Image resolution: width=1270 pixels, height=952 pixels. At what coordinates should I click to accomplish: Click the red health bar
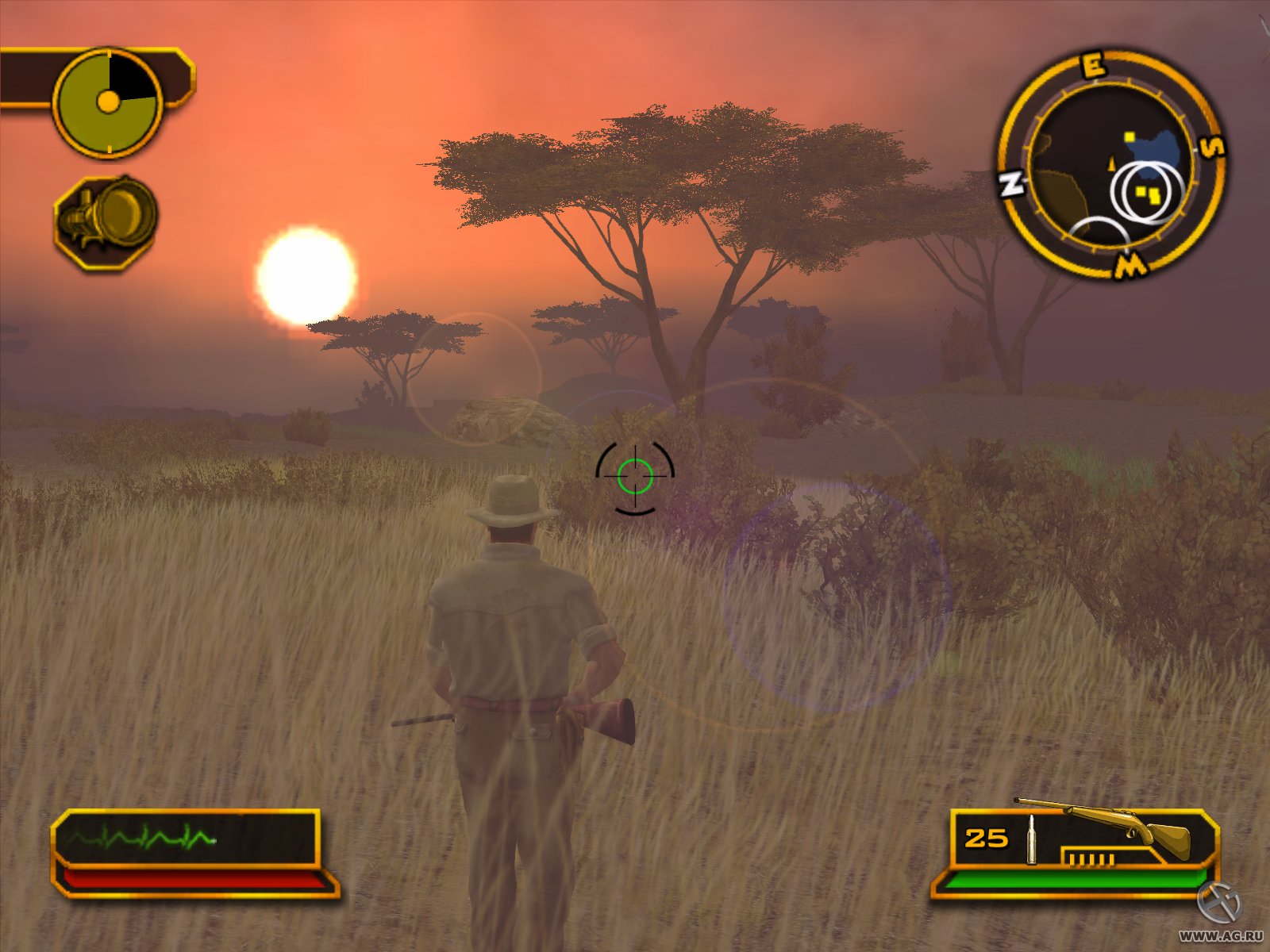[x=194, y=877]
